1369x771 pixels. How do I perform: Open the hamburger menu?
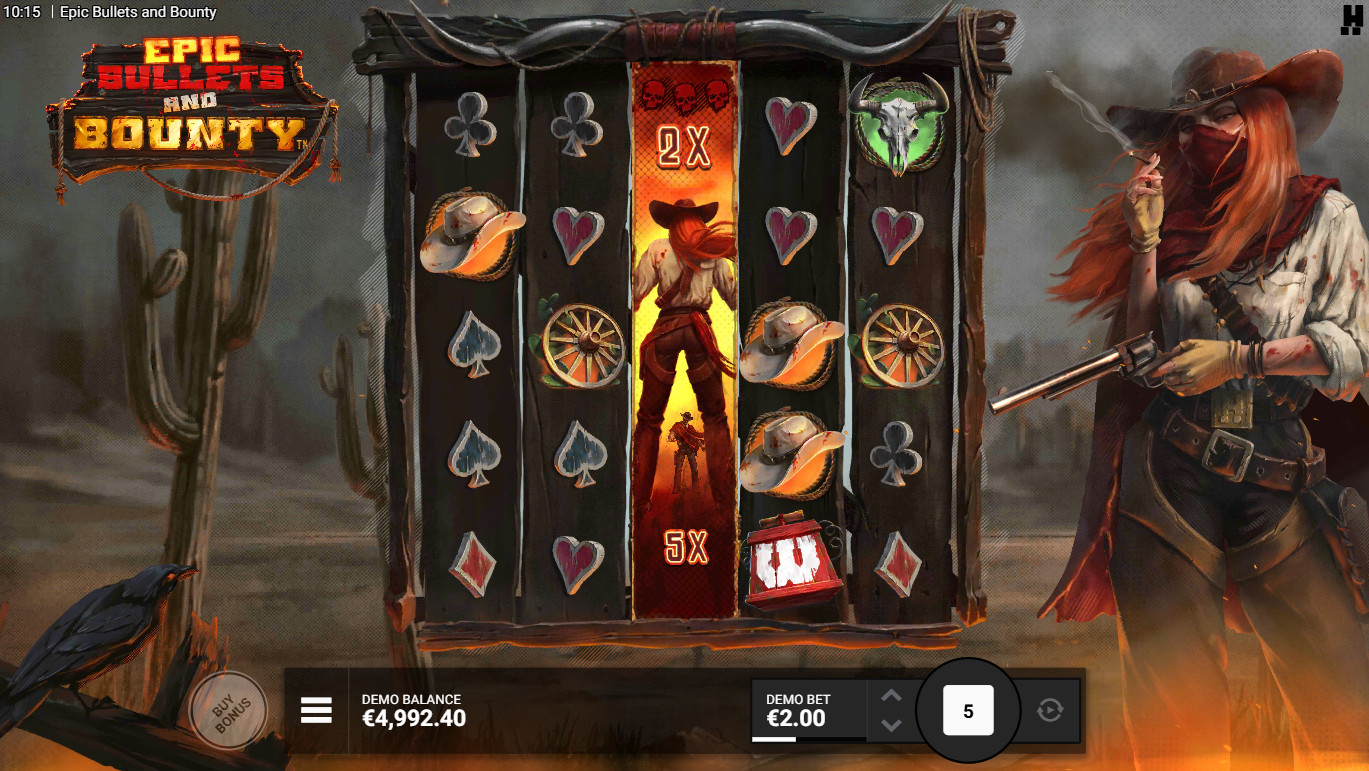316,710
